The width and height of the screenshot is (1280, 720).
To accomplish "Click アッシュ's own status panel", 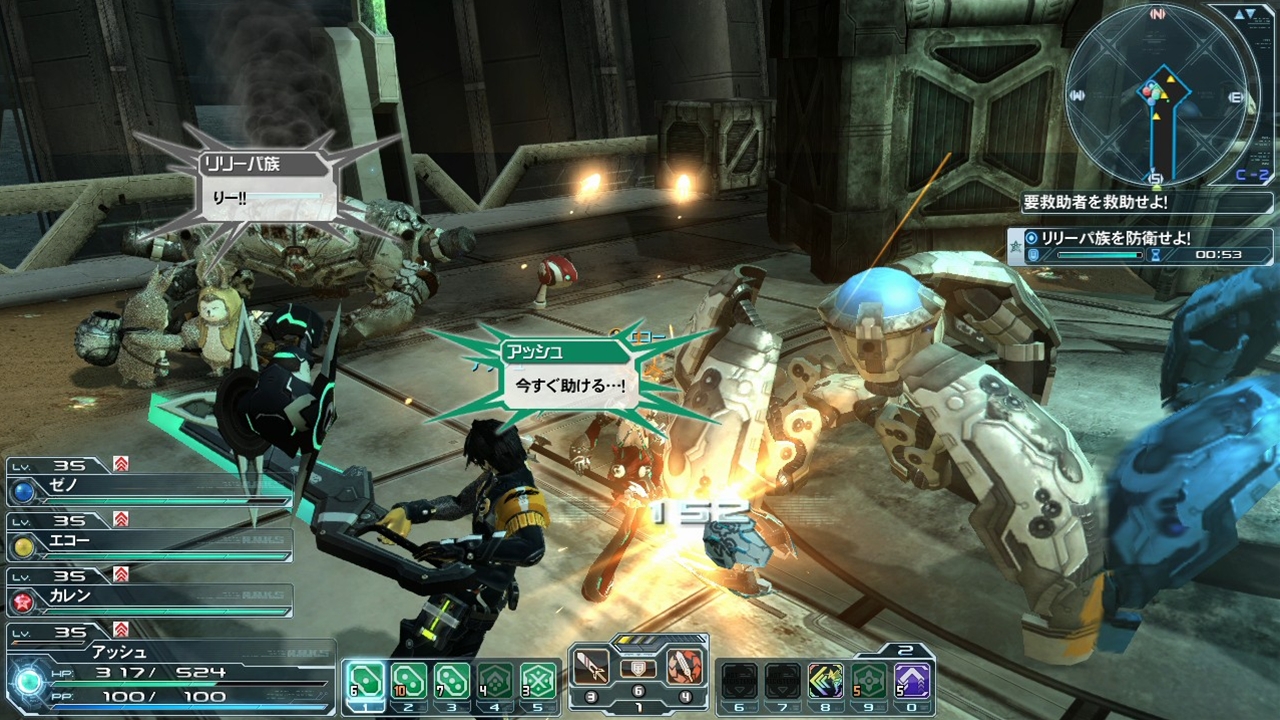I will [x=170, y=672].
